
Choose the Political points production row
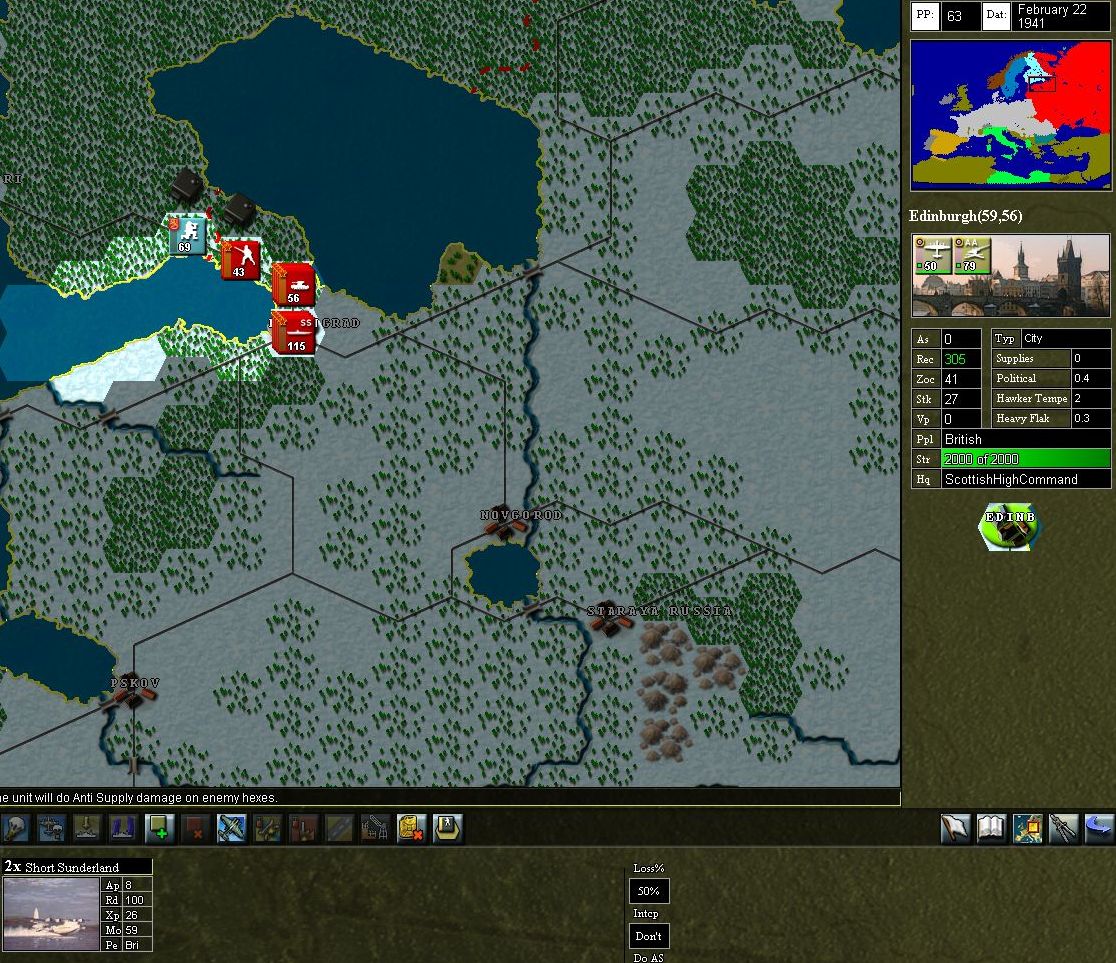(1050, 378)
